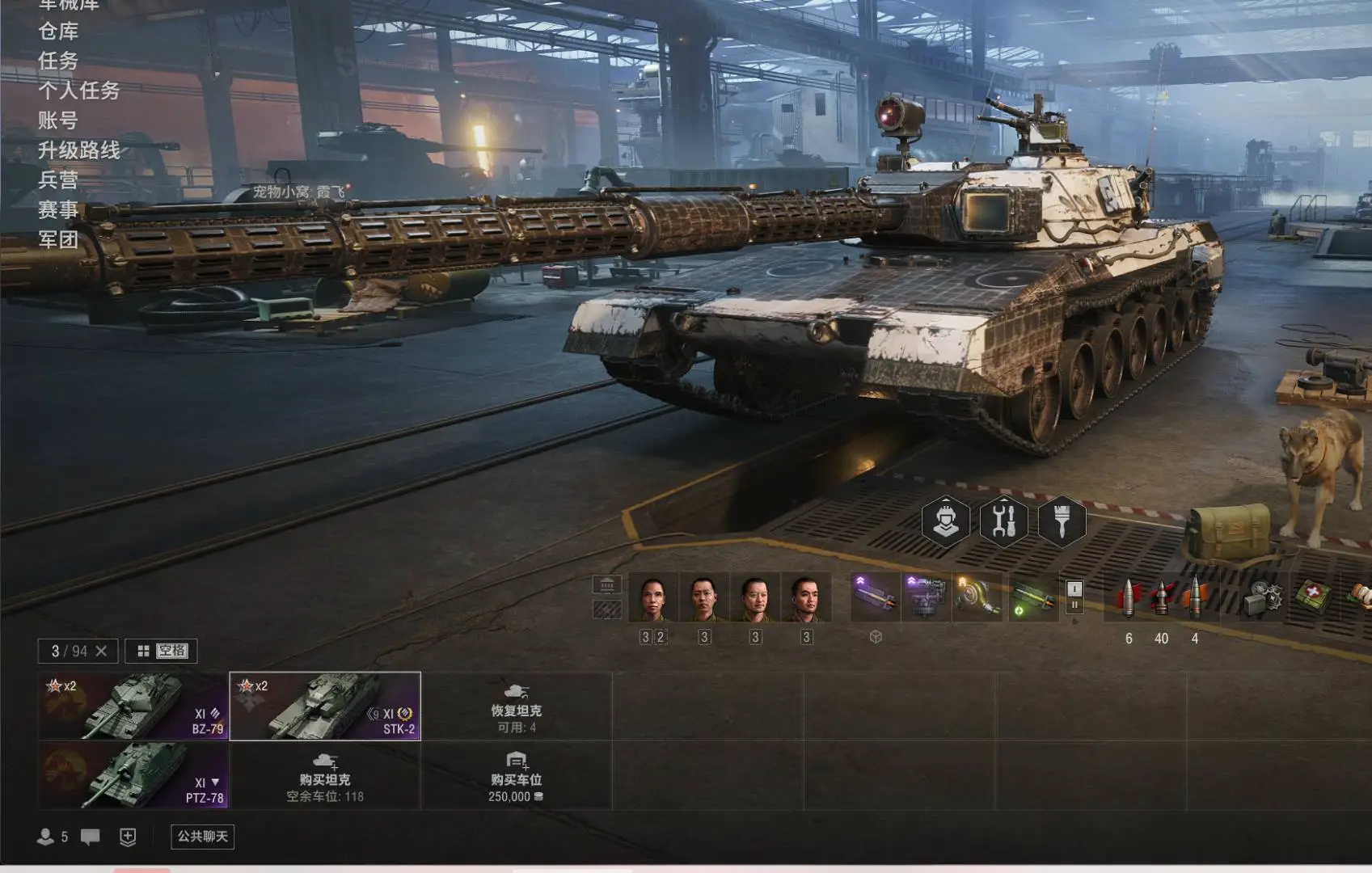Open the crew hexagon icon with helmet
The image size is (1372, 873).
946,521
